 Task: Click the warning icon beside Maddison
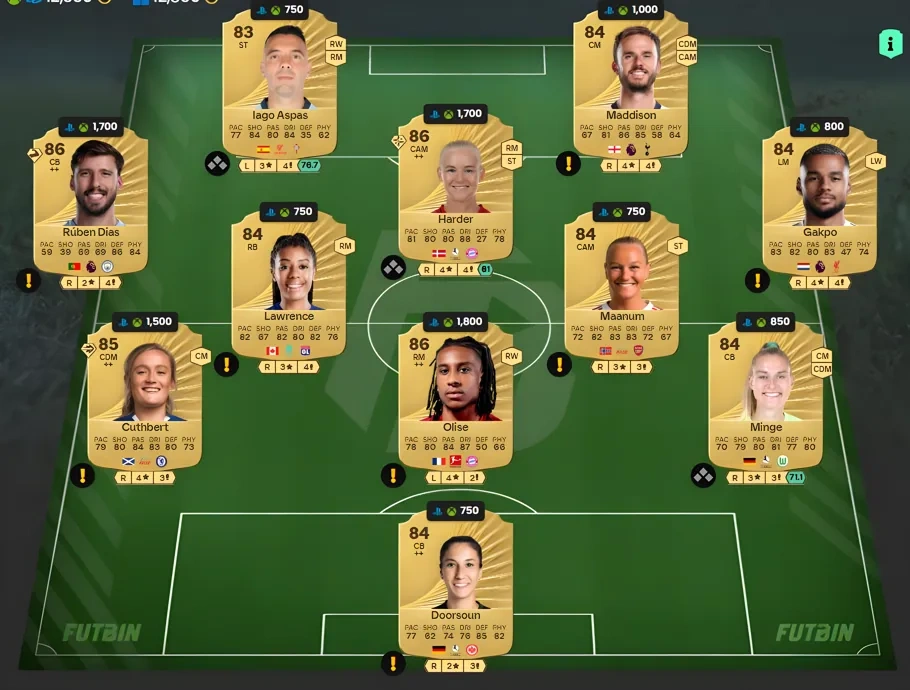pyautogui.click(x=568, y=163)
